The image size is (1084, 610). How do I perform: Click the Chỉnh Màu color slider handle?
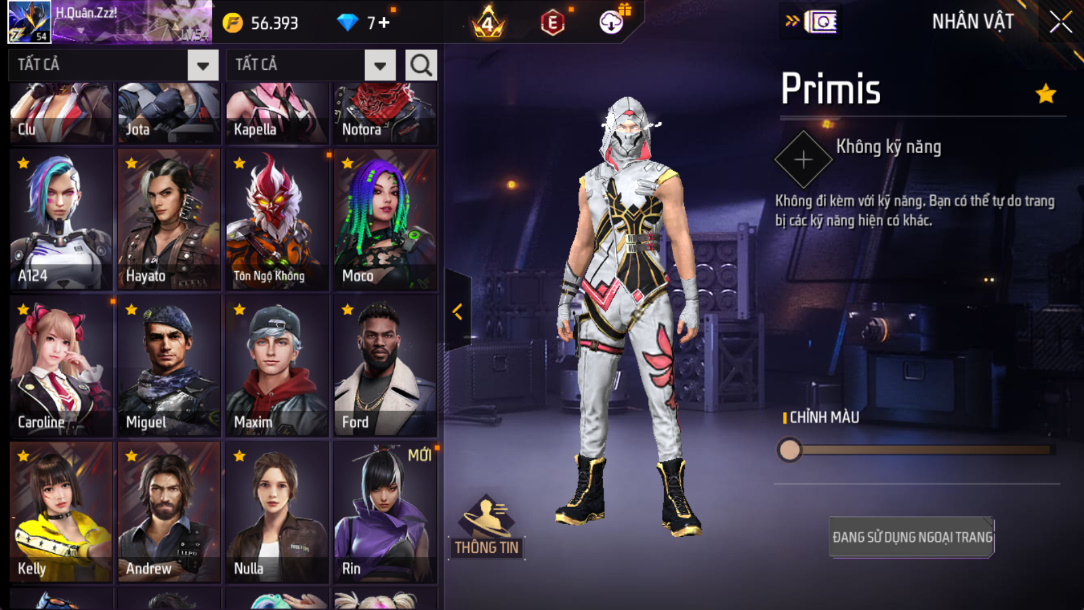pyautogui.click(x=790, y=450)
